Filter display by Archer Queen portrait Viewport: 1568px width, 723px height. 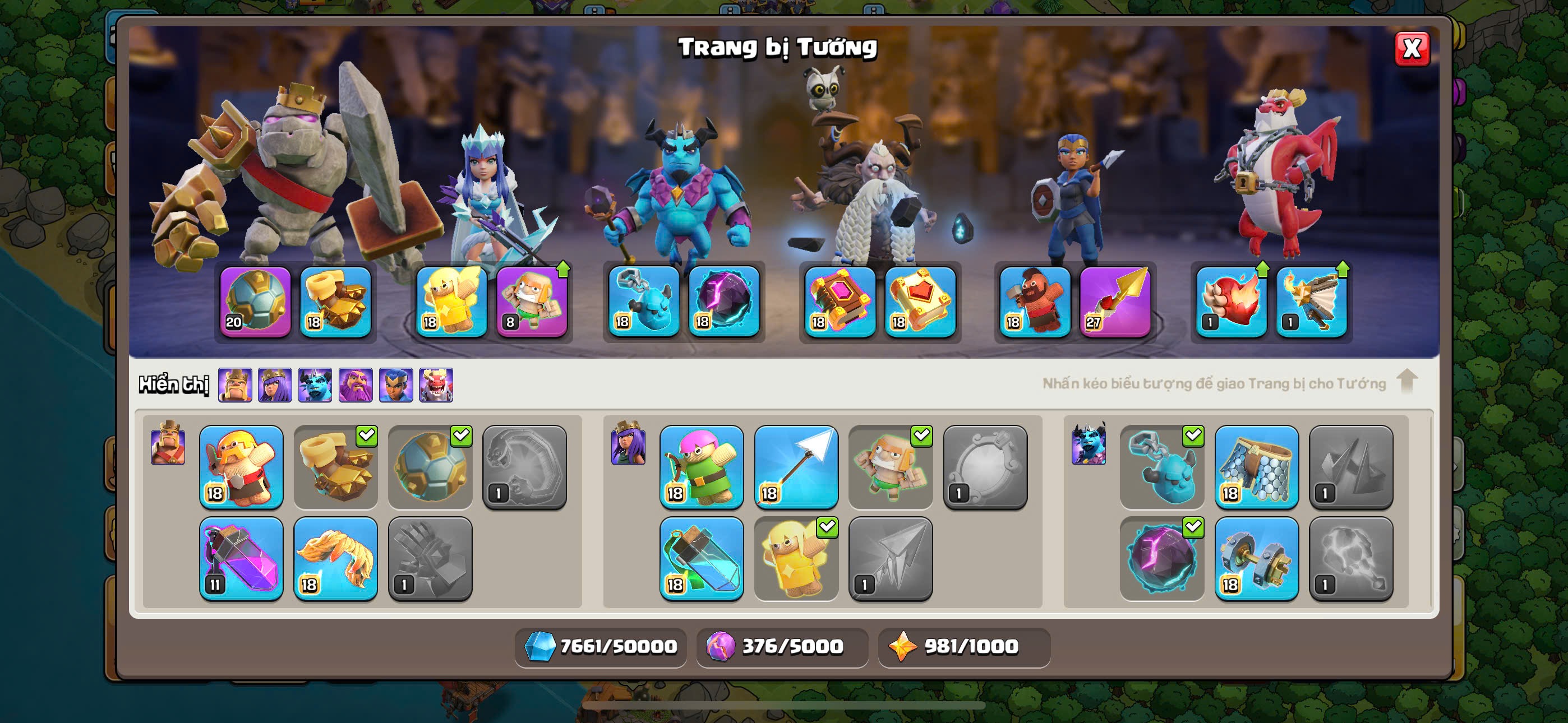pyautogui.click(x=275, y=384)
